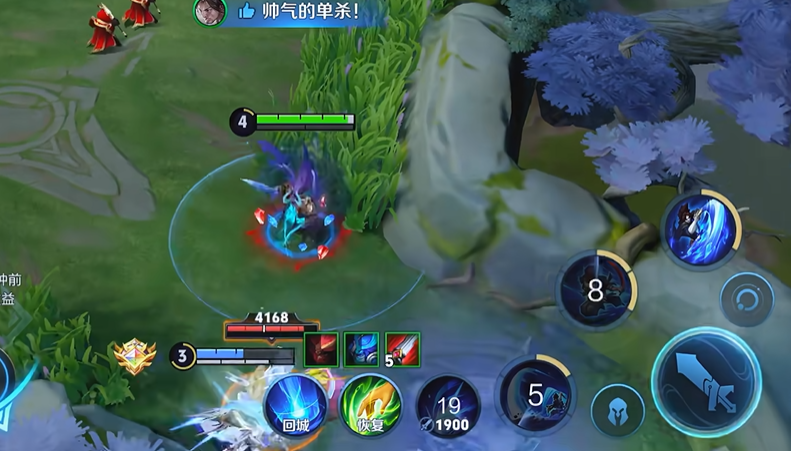Tap the skill with 5 second cooldown
The height and width of the screenshot is (451, 791).
(x=534, y=393)
